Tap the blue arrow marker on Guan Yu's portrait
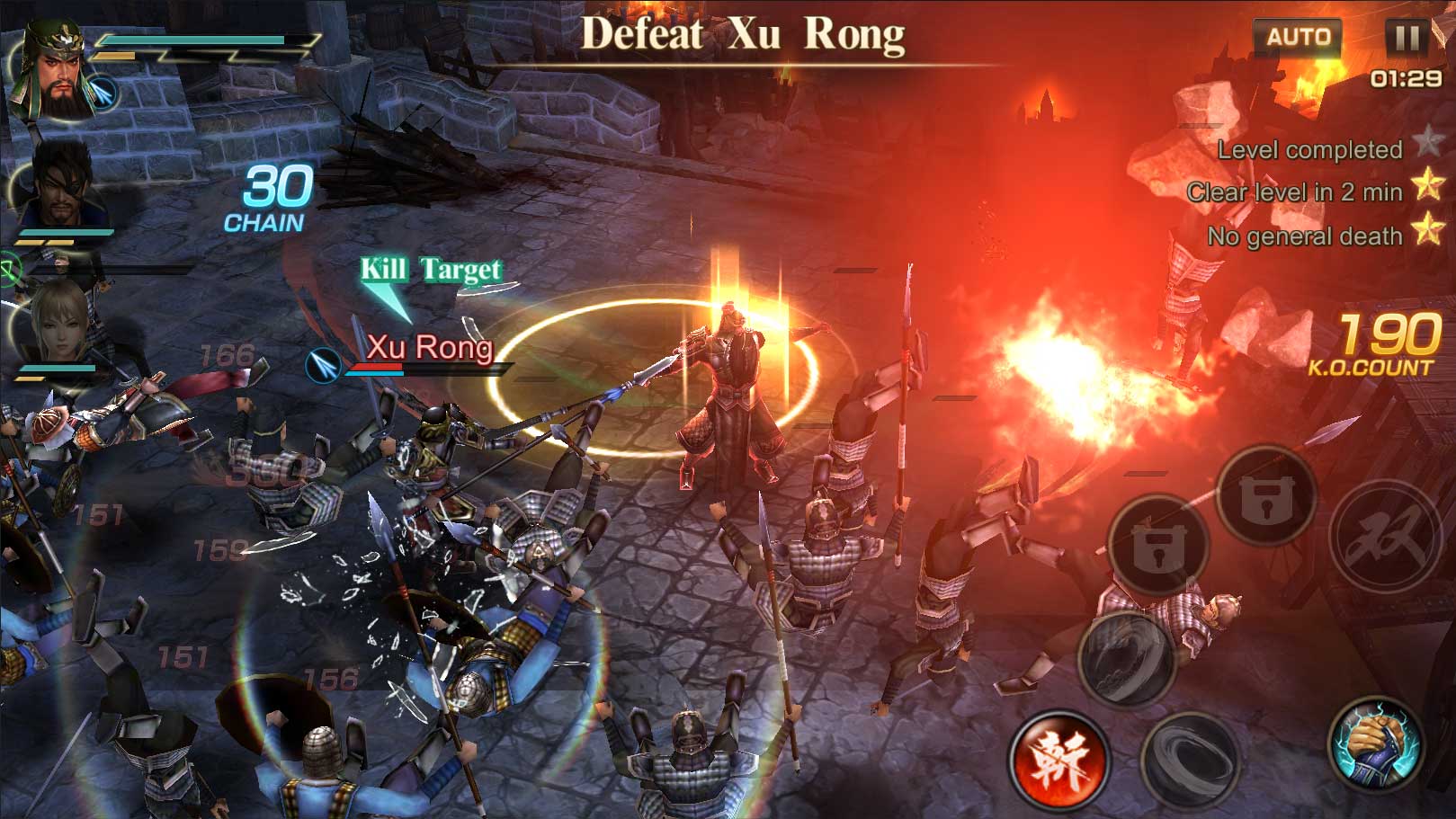This screenshot has height=819, width=1456. click(104, 94)
